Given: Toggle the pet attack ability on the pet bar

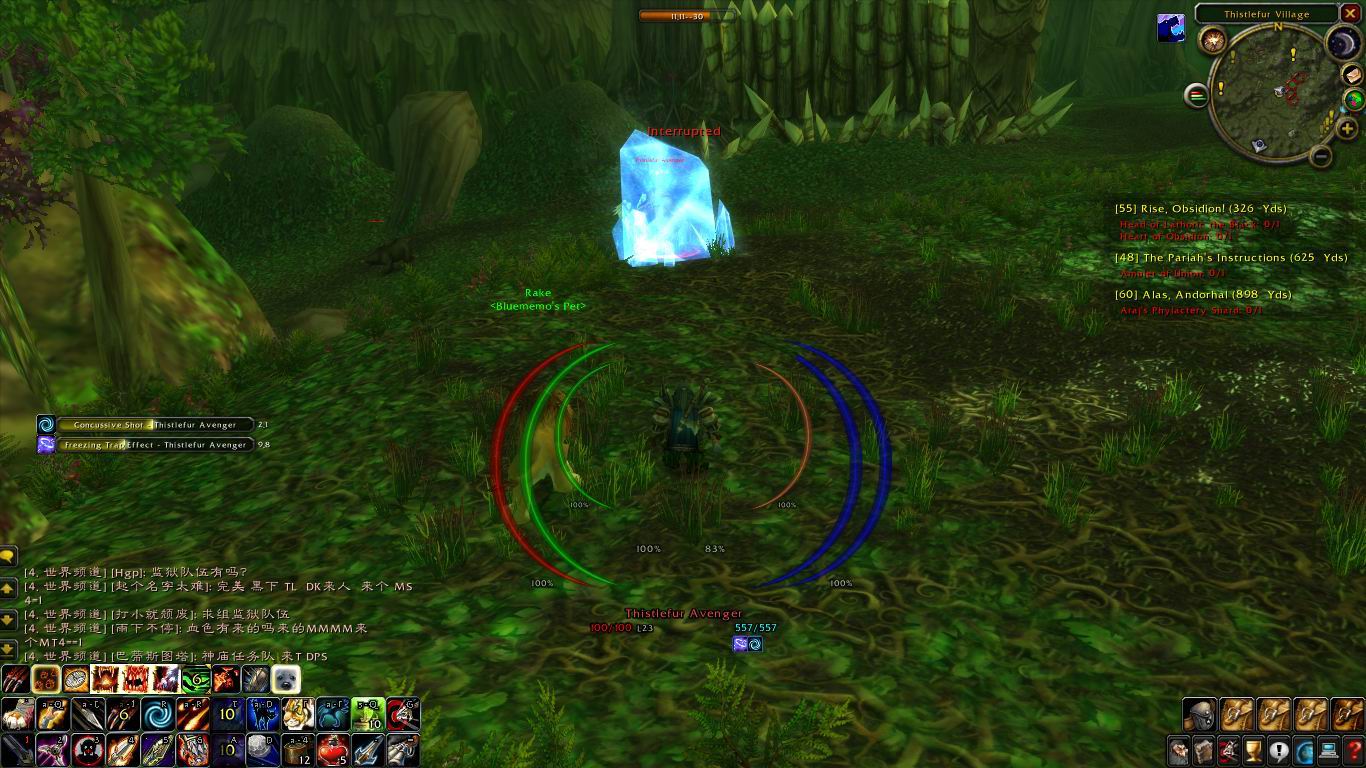Looking at the screenshot, I should click(x=15, y=678).
